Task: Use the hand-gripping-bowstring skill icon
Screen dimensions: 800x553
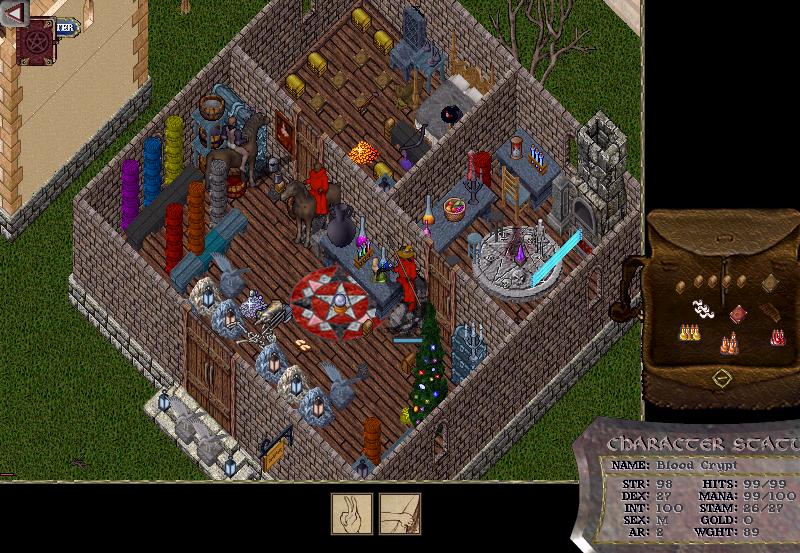Action: (x=400, y=513)
